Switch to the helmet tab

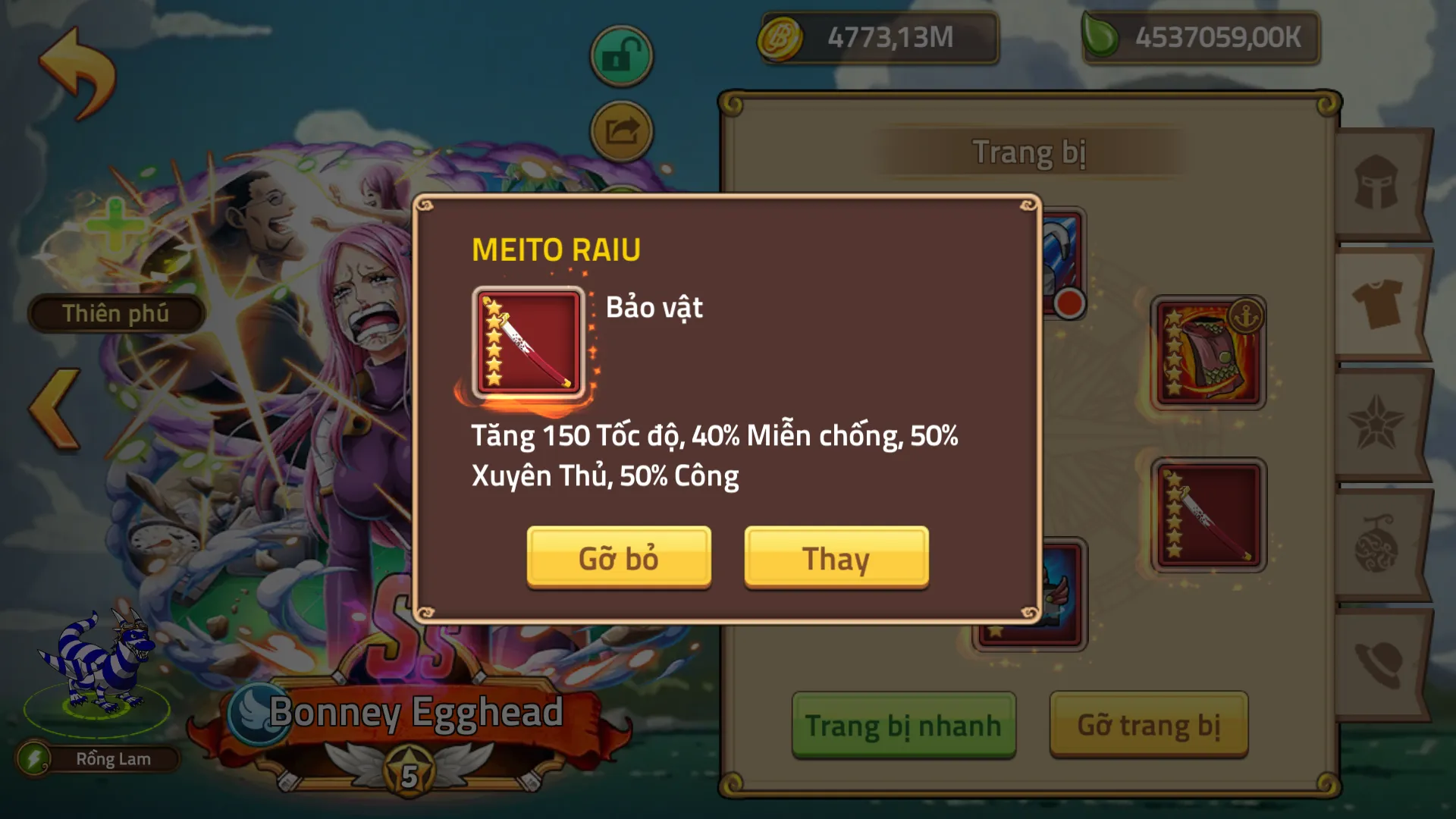click(x=1376, y=183)
